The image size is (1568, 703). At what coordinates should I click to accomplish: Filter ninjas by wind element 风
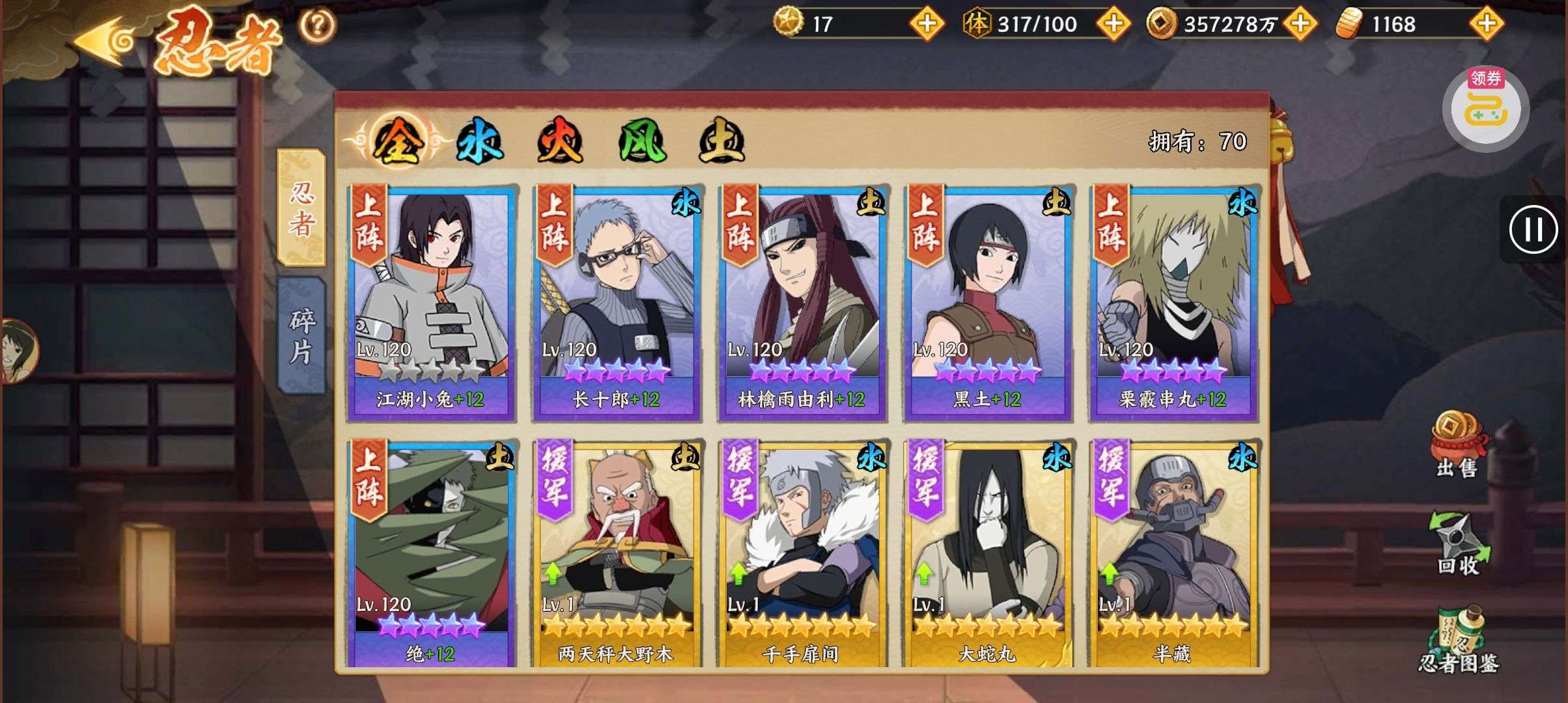(641, 141)
